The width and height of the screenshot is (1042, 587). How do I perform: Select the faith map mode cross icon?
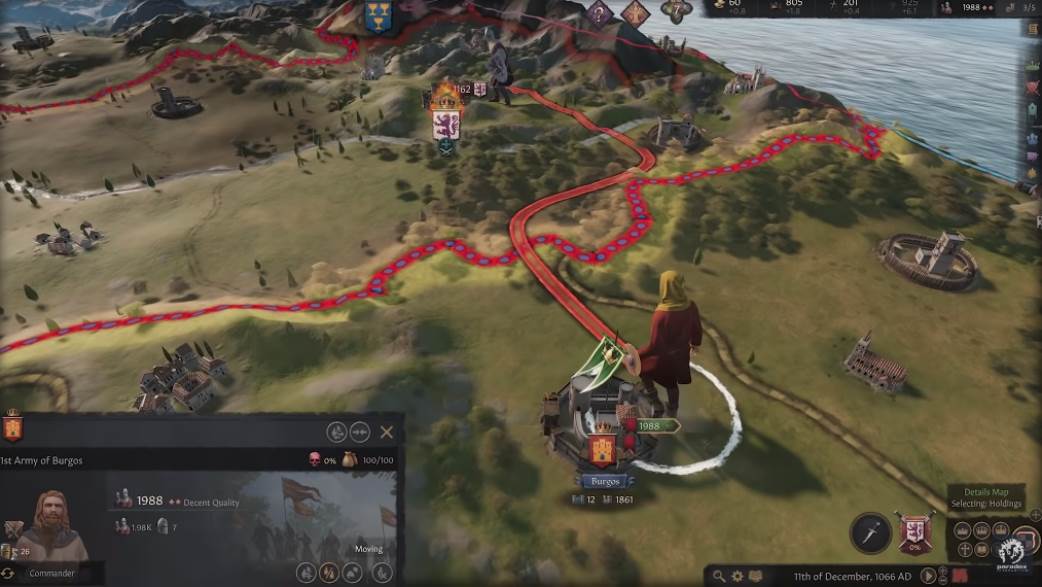pos(964,549)
